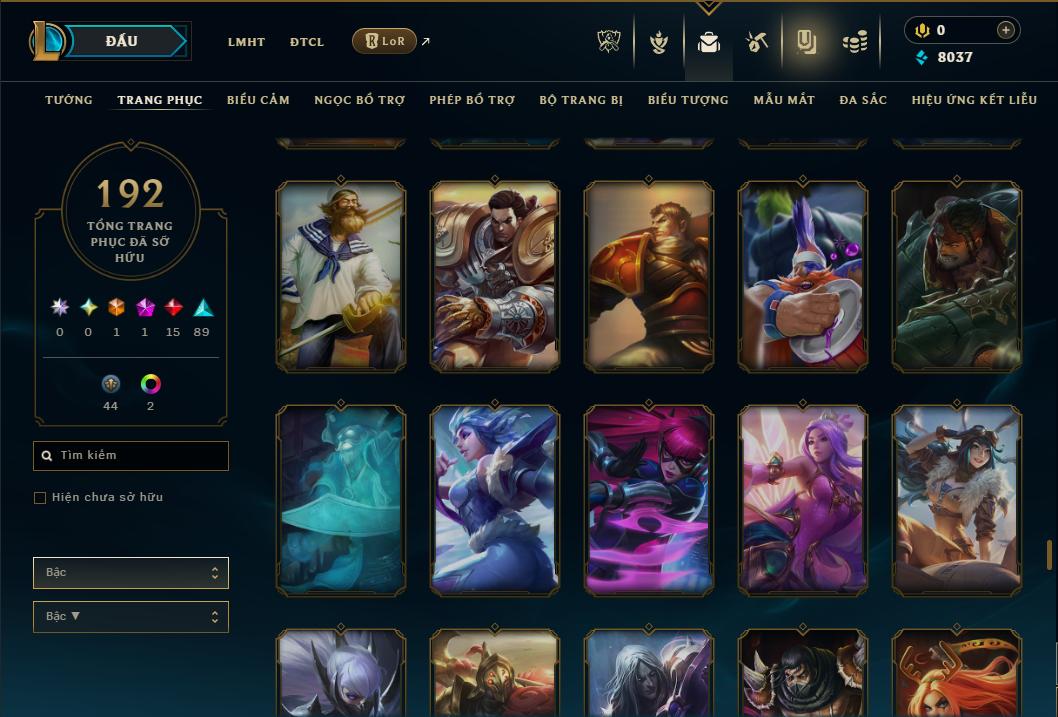
Task: Switch to the TƯỚNG tab
Action: click(69, 100)
